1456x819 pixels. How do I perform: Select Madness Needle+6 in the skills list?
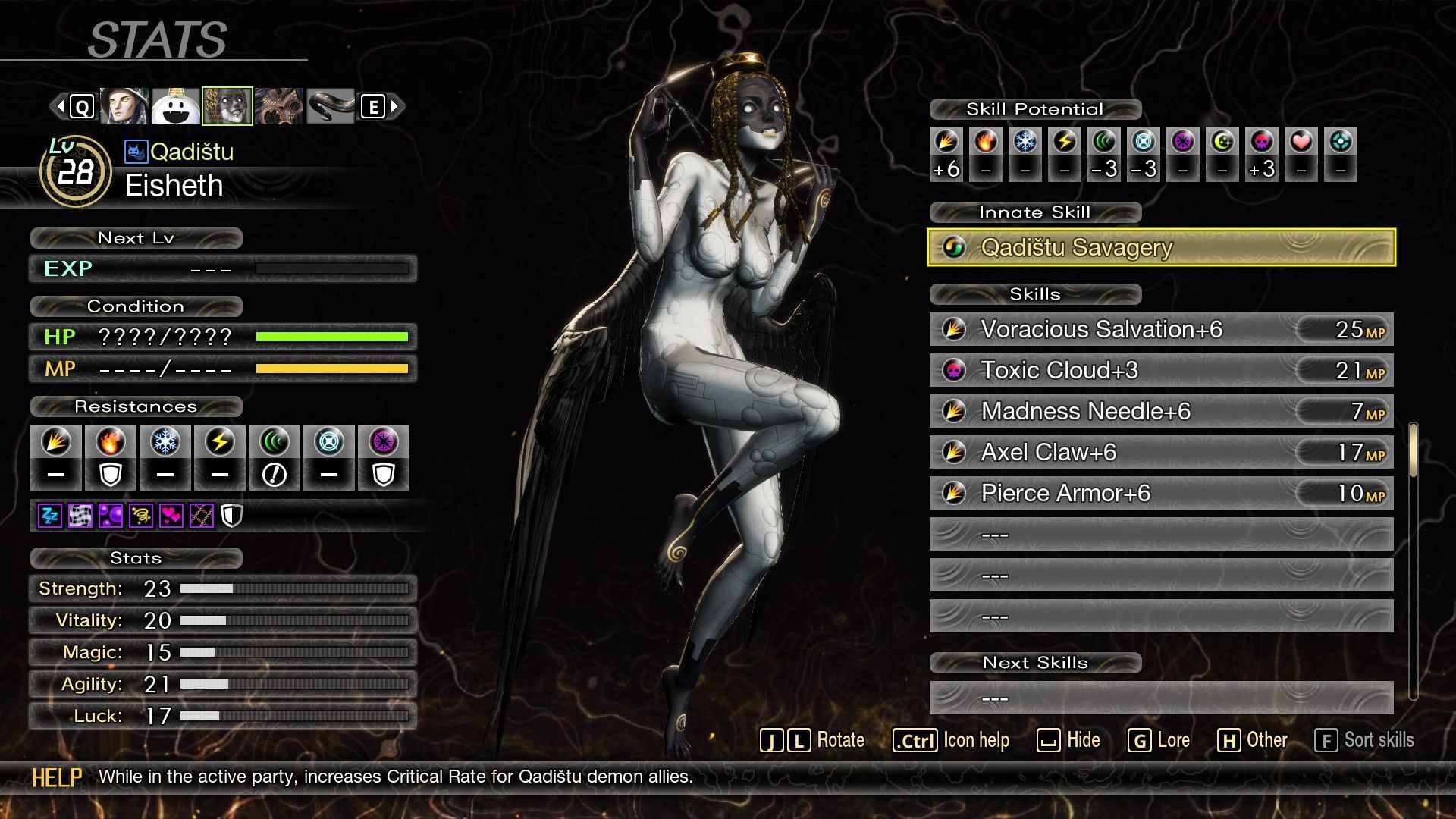1161,411
